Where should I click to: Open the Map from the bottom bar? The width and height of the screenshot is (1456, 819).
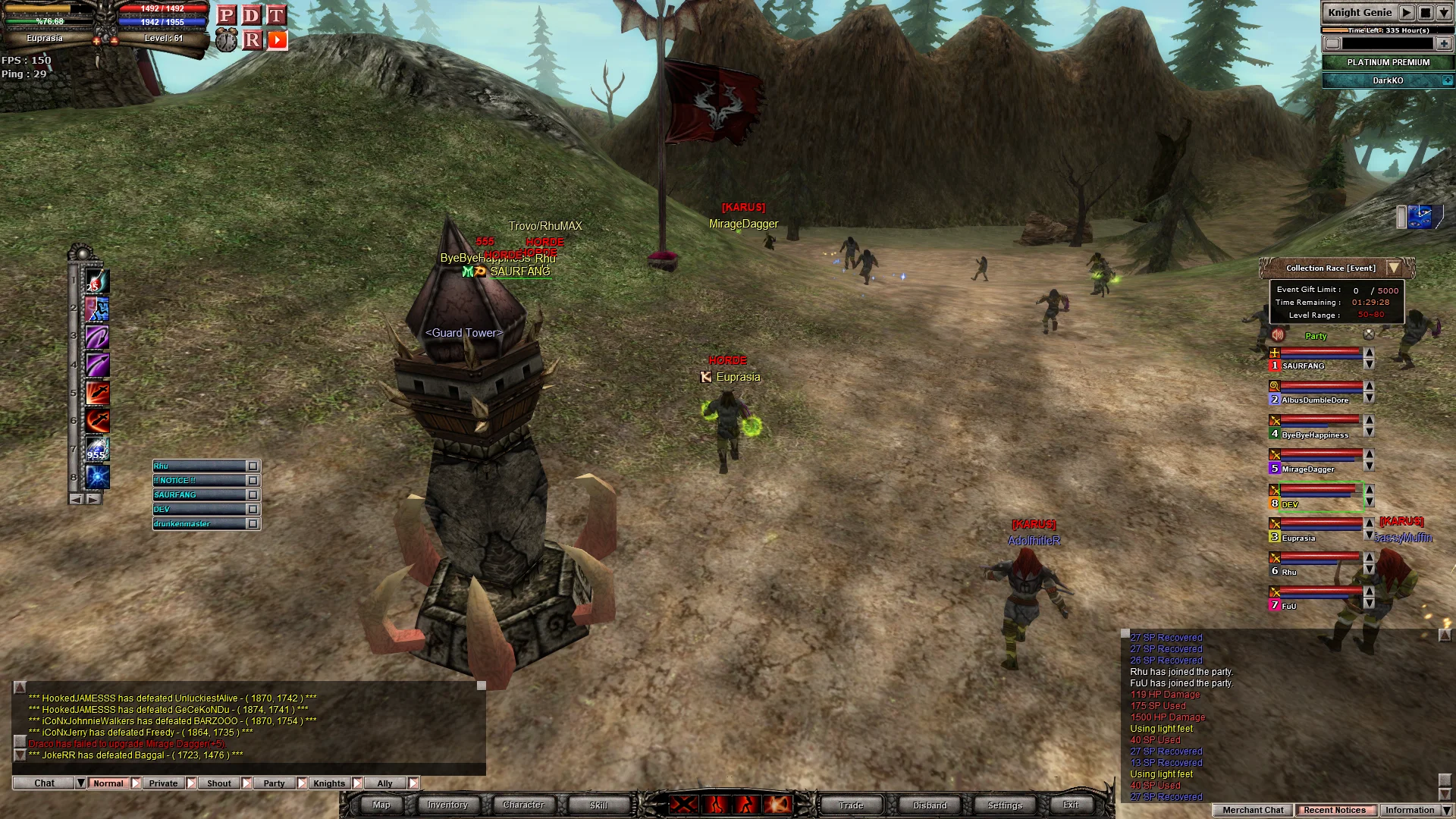381,805
